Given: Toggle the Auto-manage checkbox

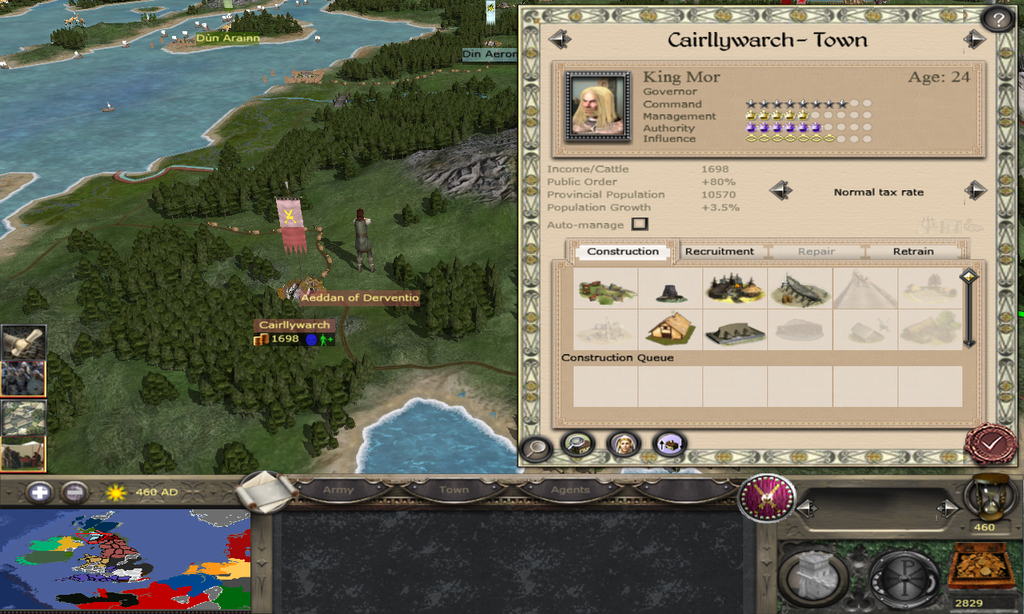Looking at the screenshot, I should click(640, 224).
